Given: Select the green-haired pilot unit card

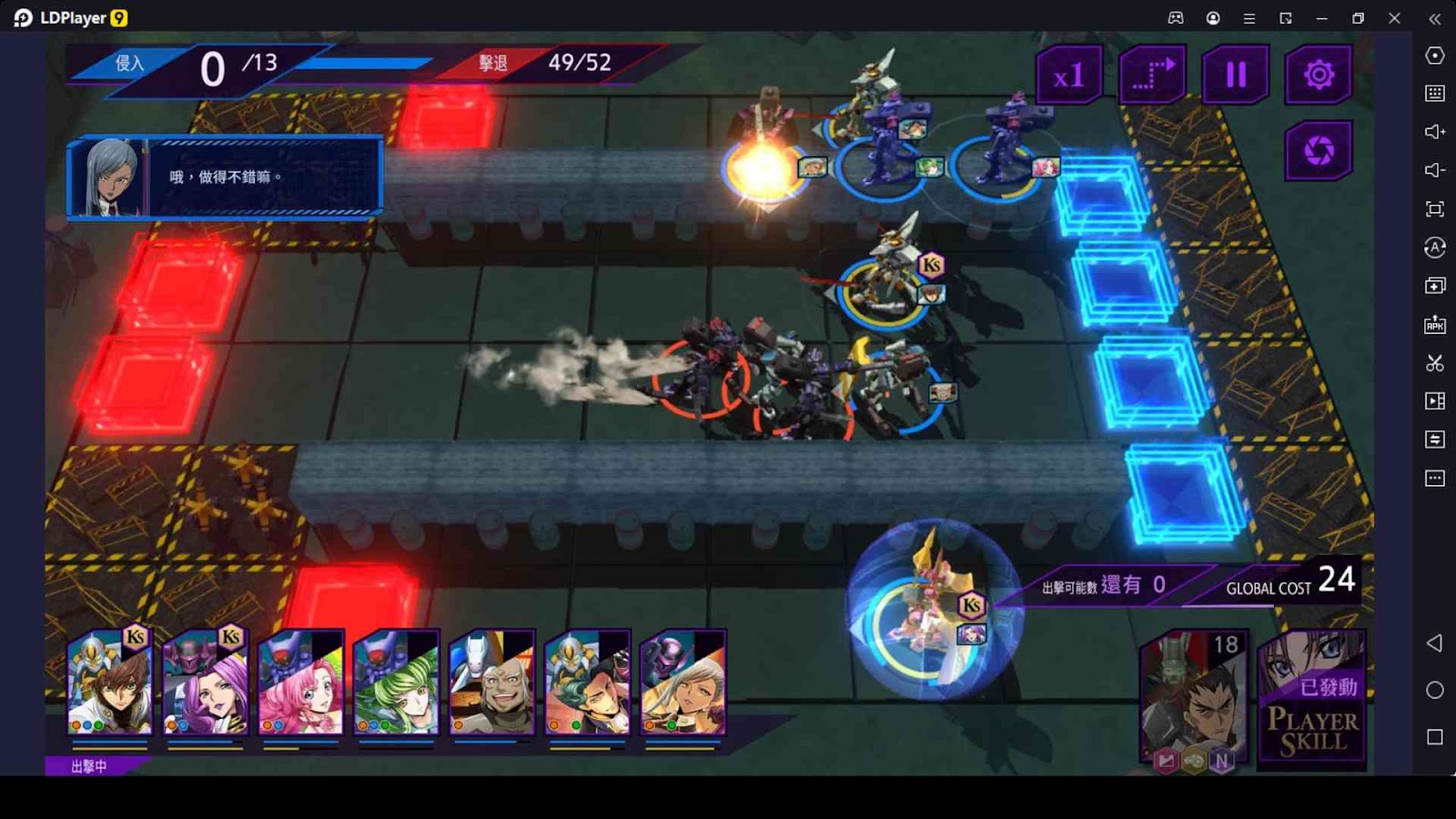Looking at the screenshot, I should [x=397, y=682].
